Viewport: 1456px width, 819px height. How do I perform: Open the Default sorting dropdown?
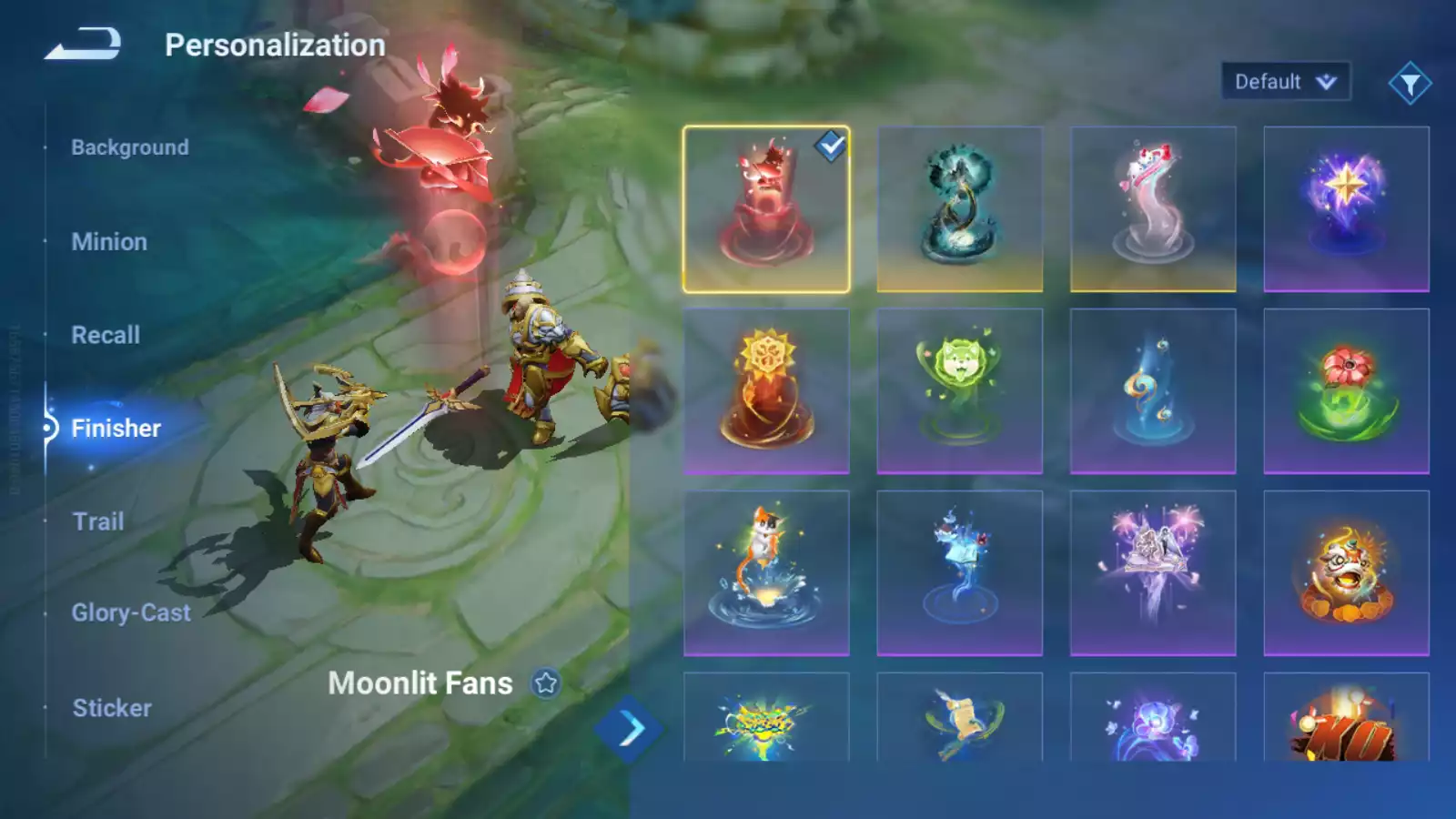click(x=1285, y=82)
